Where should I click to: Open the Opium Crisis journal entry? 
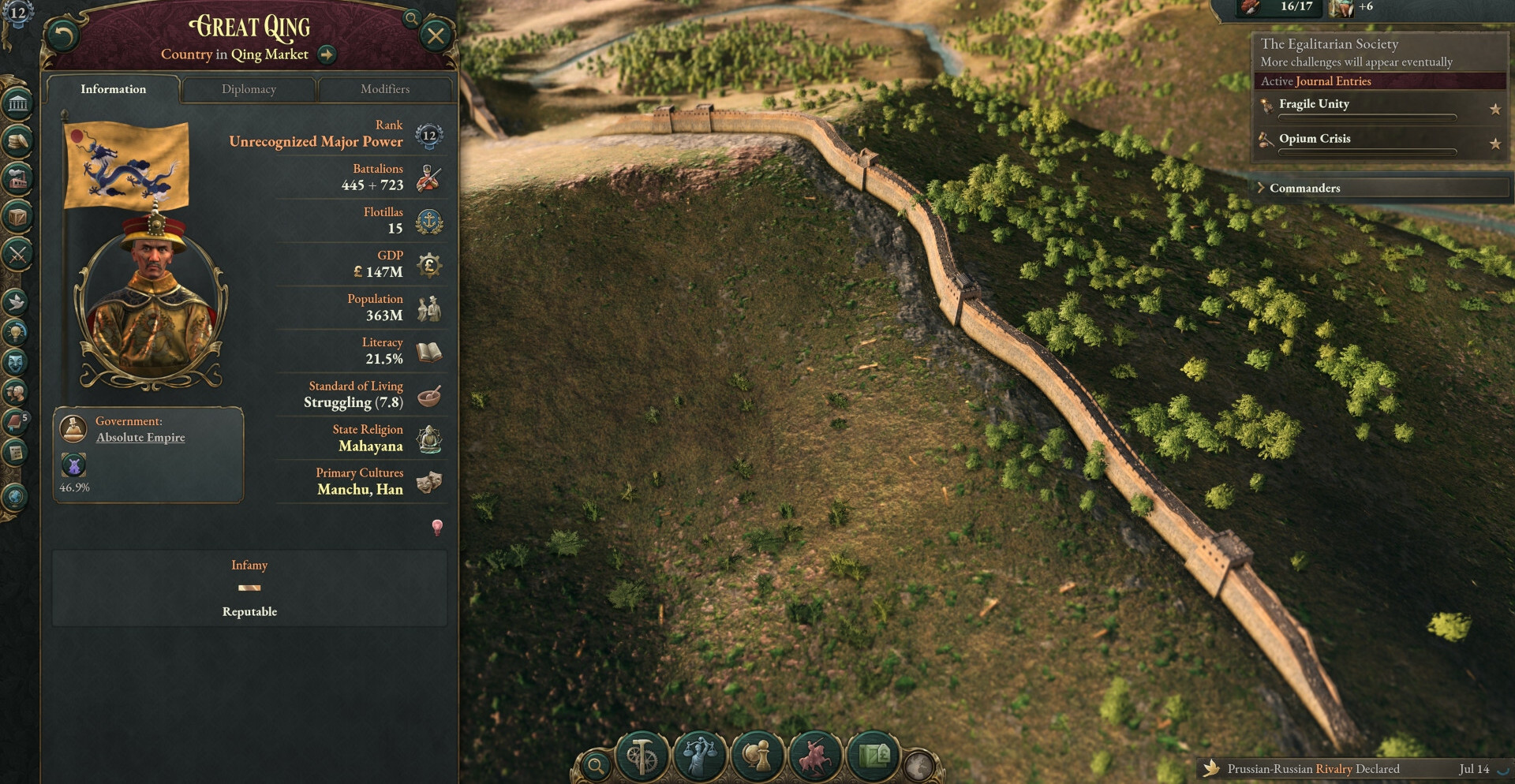[1315, 139]
